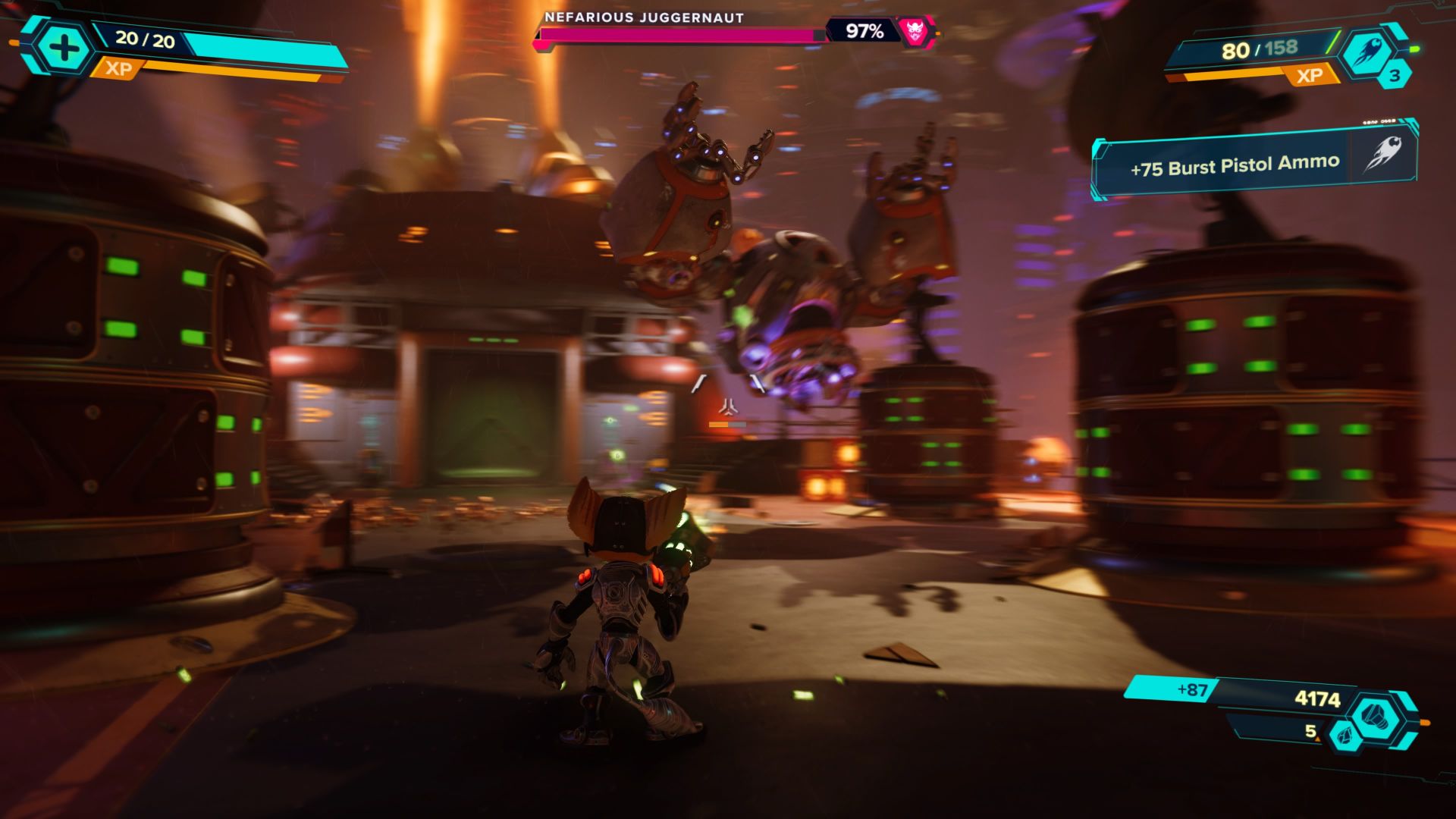Click the +87 bolts gained indicator

click(1193, 689)
